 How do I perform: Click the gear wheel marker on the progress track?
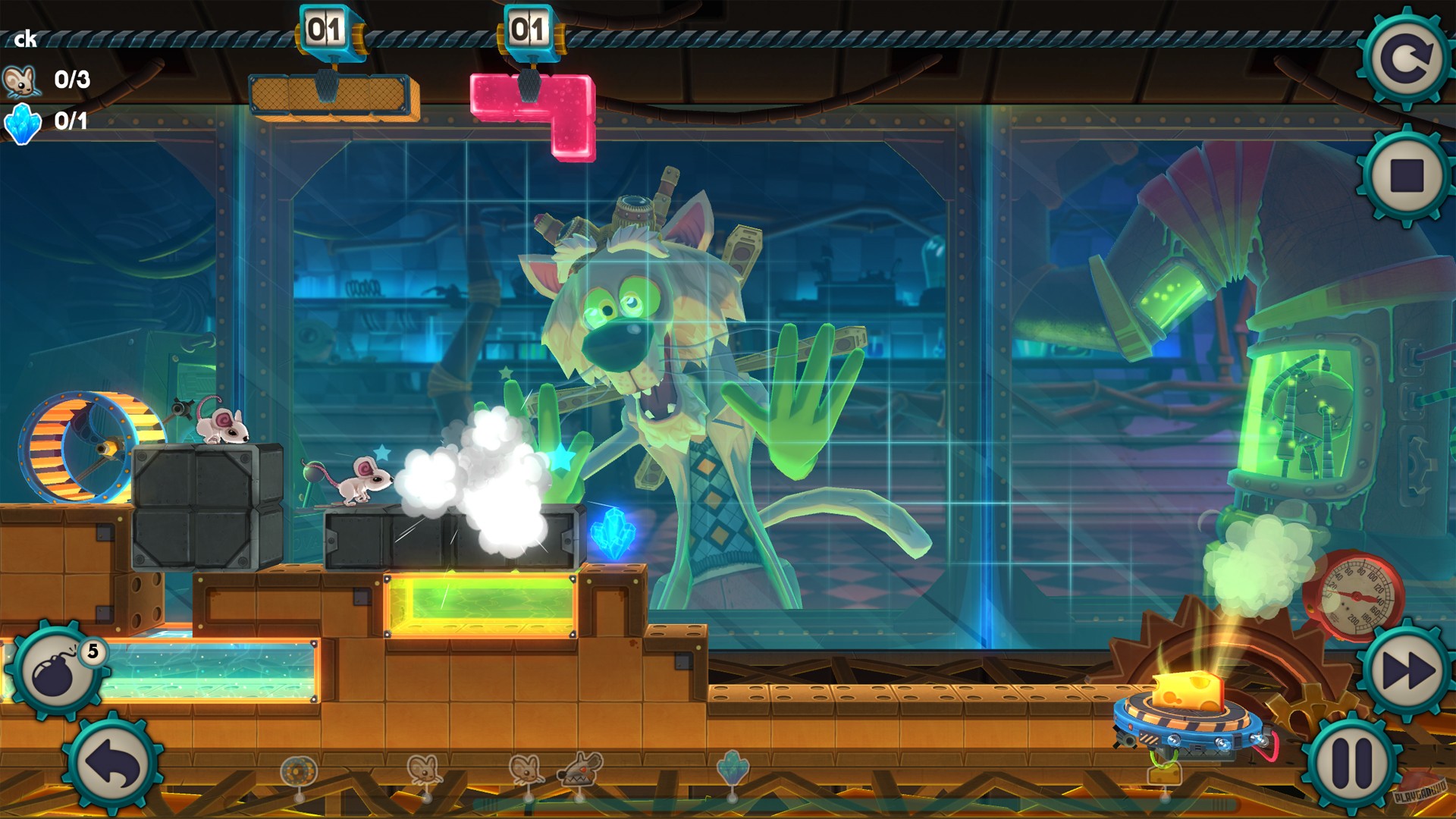300,770
